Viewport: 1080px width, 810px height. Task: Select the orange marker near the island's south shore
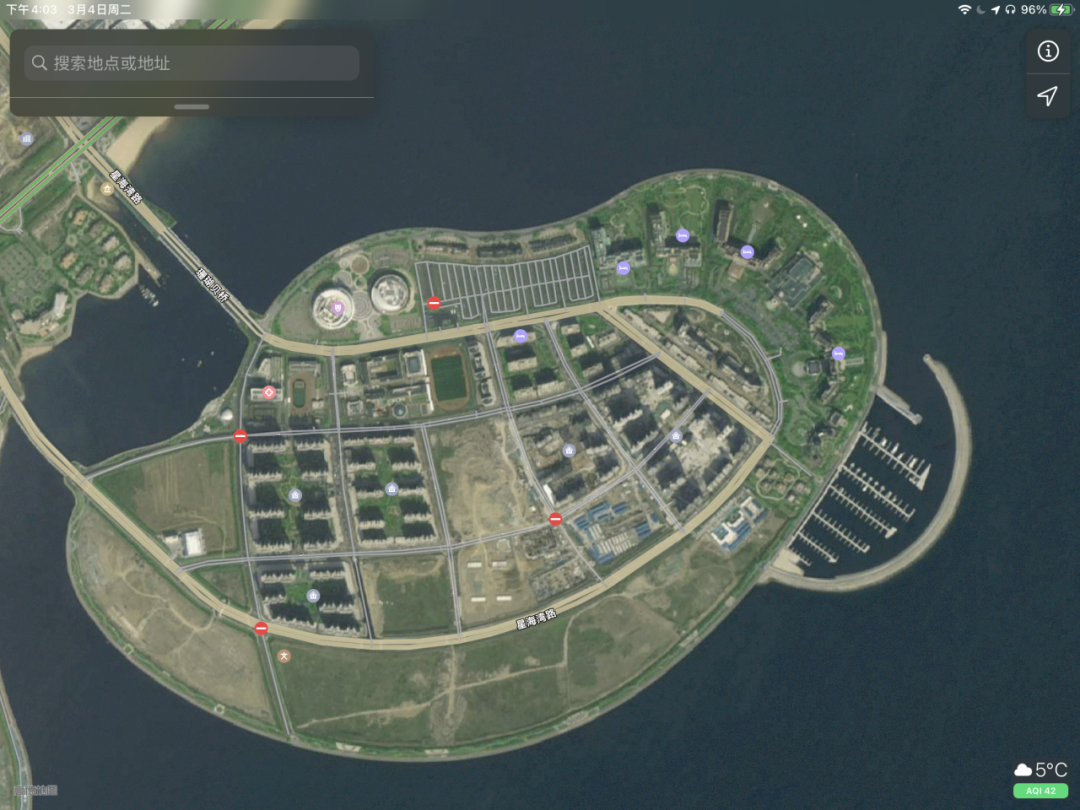click(x=284, y=656)
